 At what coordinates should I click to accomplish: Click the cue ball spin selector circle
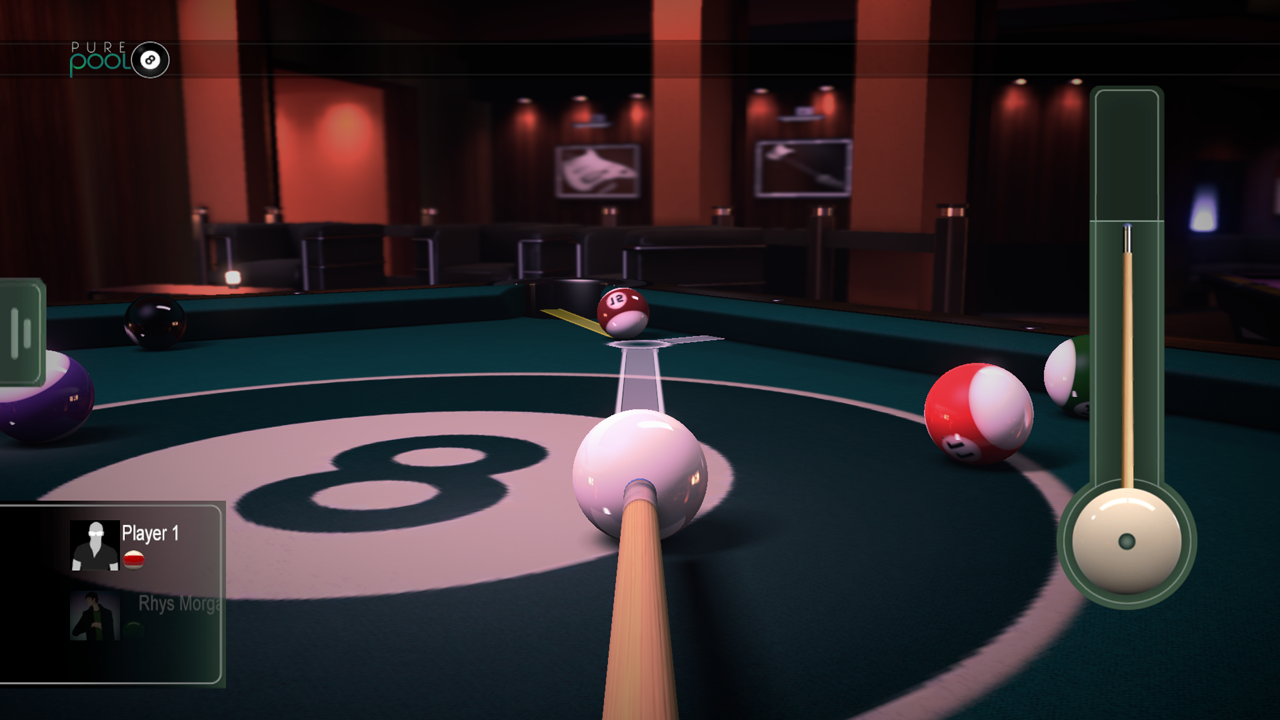(1128, 540)
